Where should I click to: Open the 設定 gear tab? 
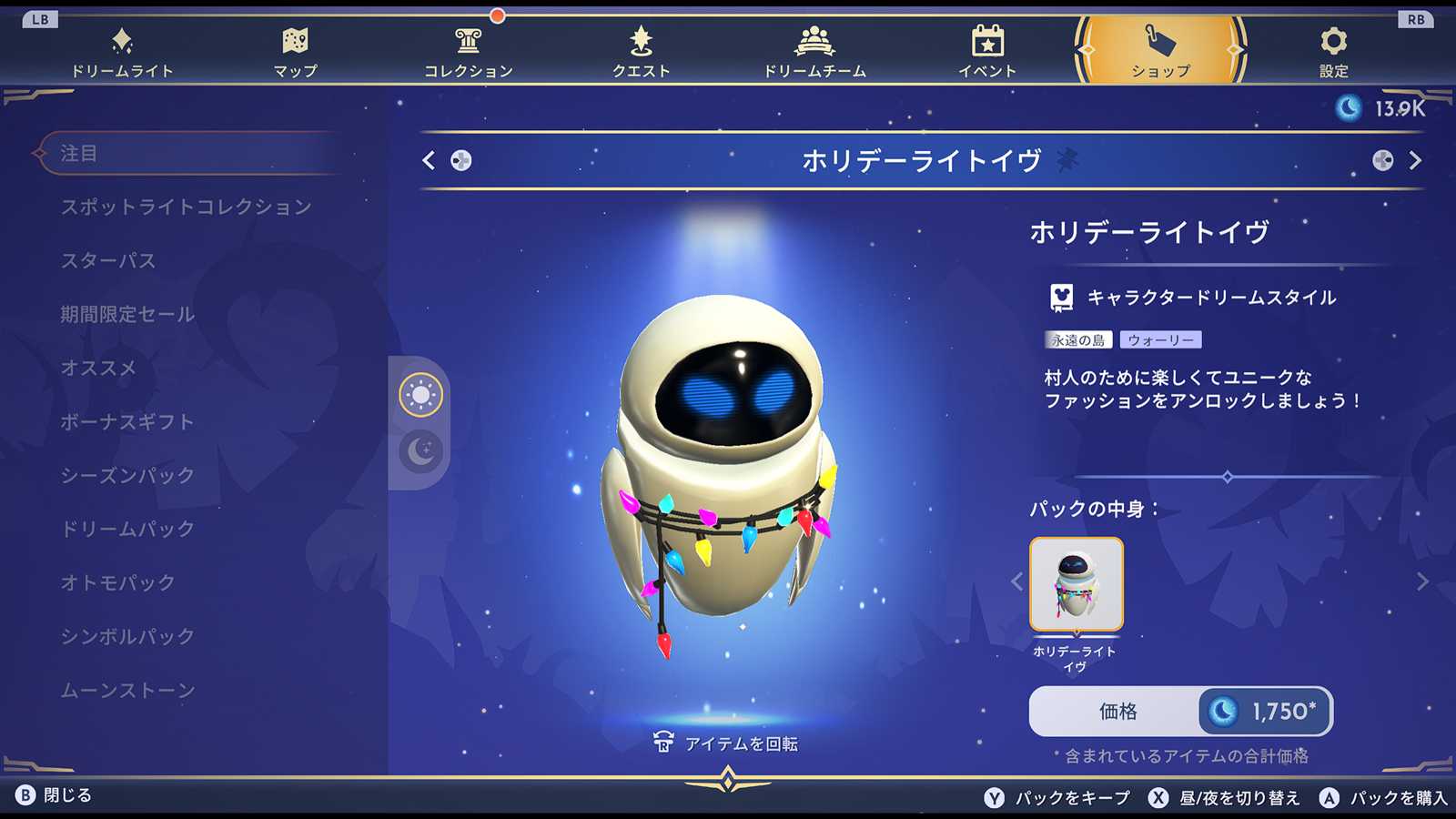click(1333, 52)
